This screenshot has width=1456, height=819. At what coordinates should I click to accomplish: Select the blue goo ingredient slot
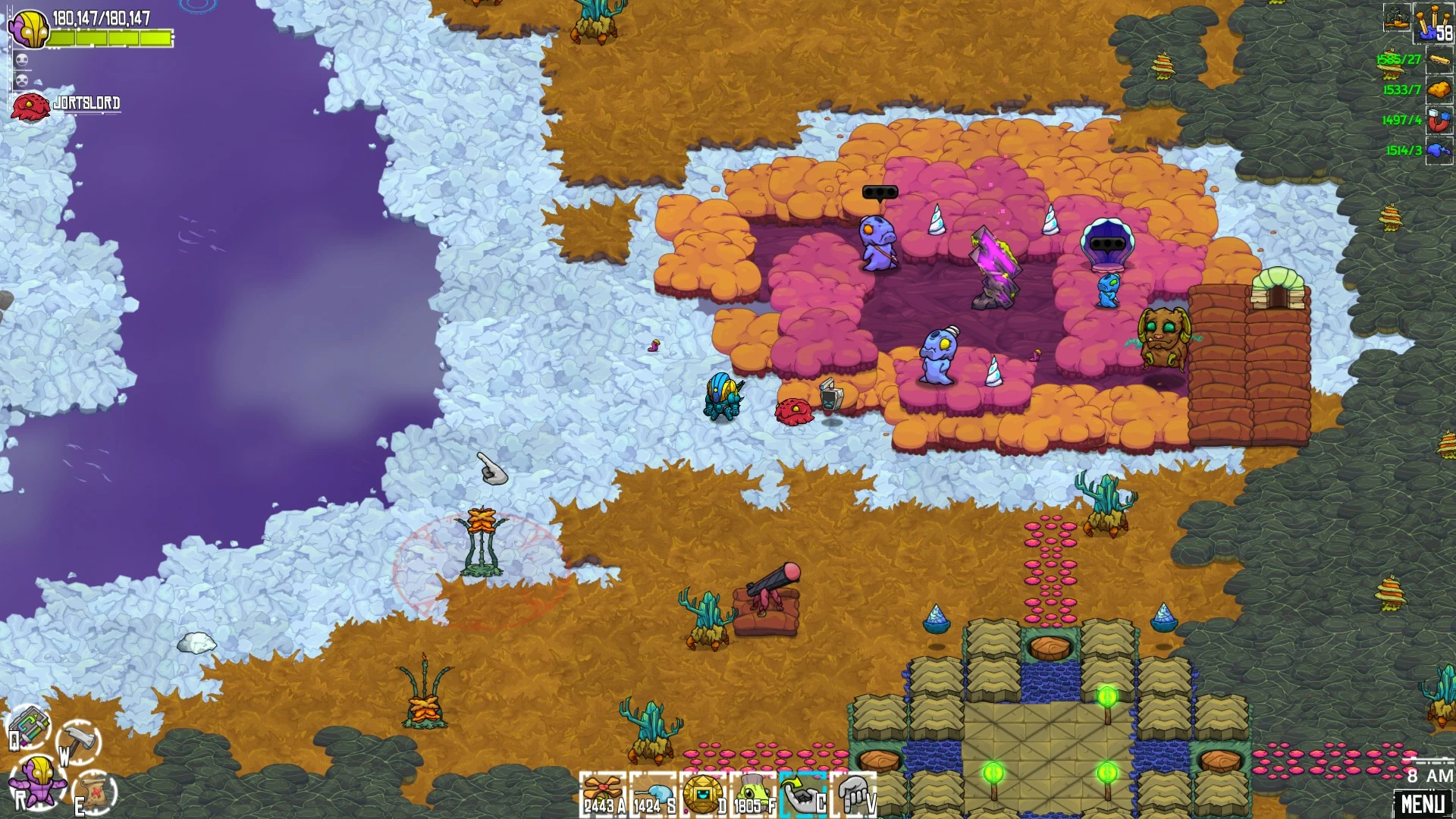click(1439, 150)
